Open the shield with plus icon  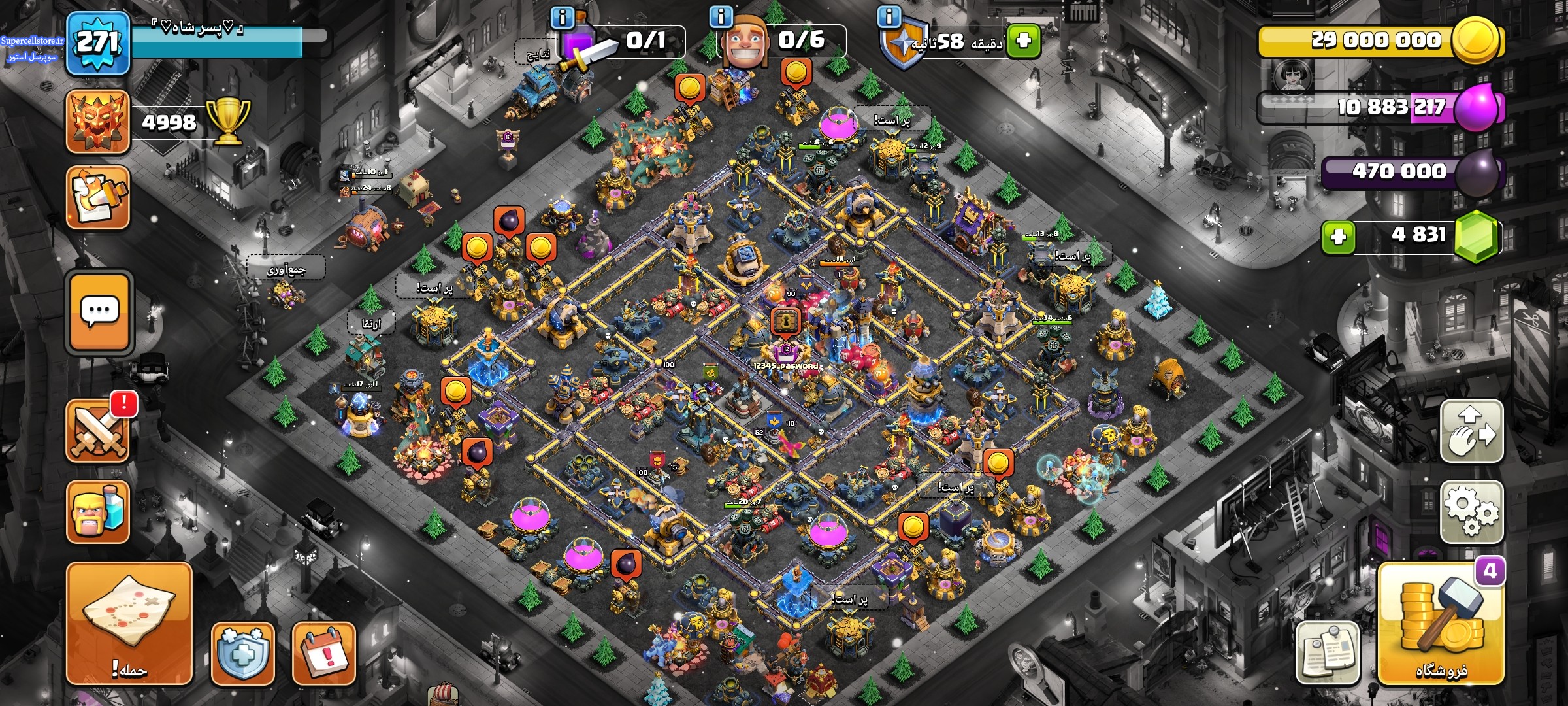[242, 653]
